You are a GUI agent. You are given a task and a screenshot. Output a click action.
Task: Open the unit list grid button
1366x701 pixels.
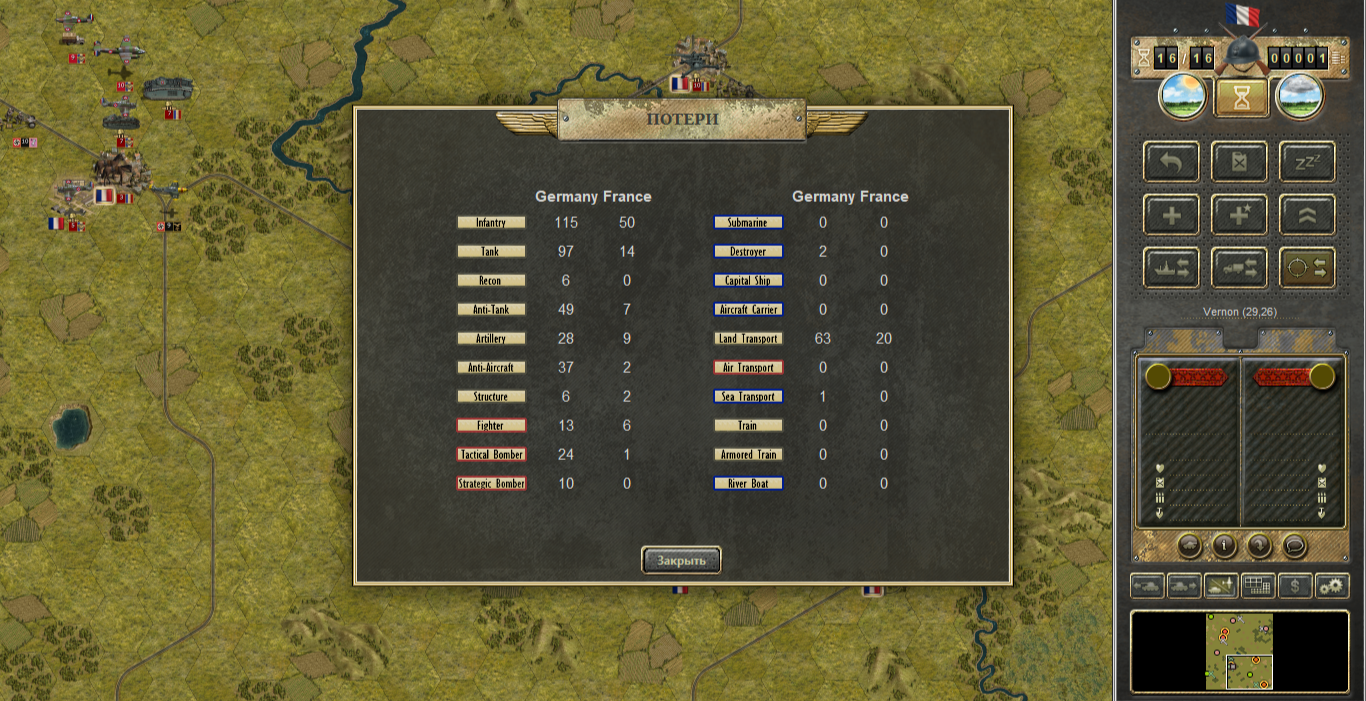click(x=1257, y=586)
